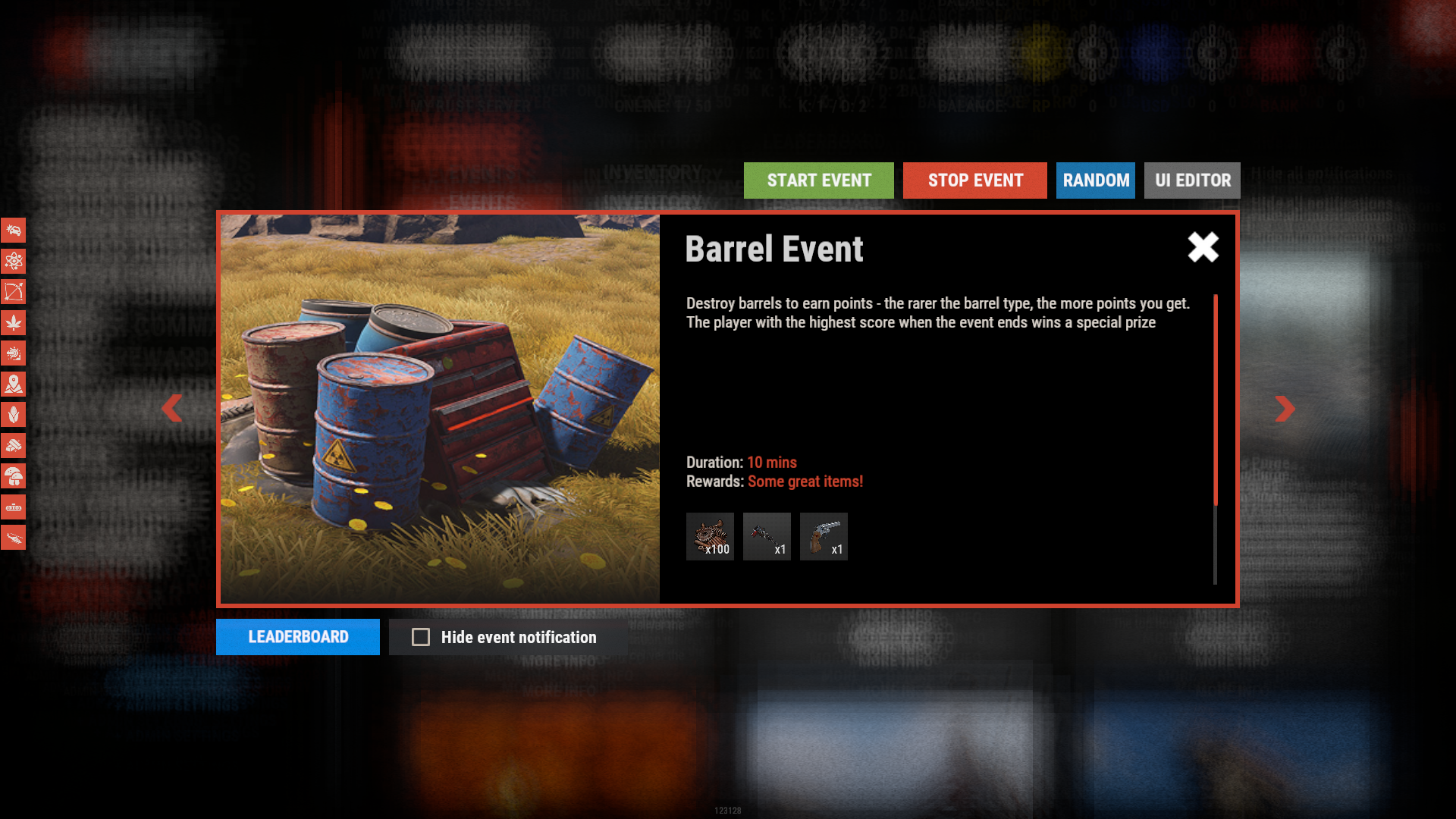Click the red Stop Event button
This screenshot has height=819, width=1456.
[x=974, y=180]
